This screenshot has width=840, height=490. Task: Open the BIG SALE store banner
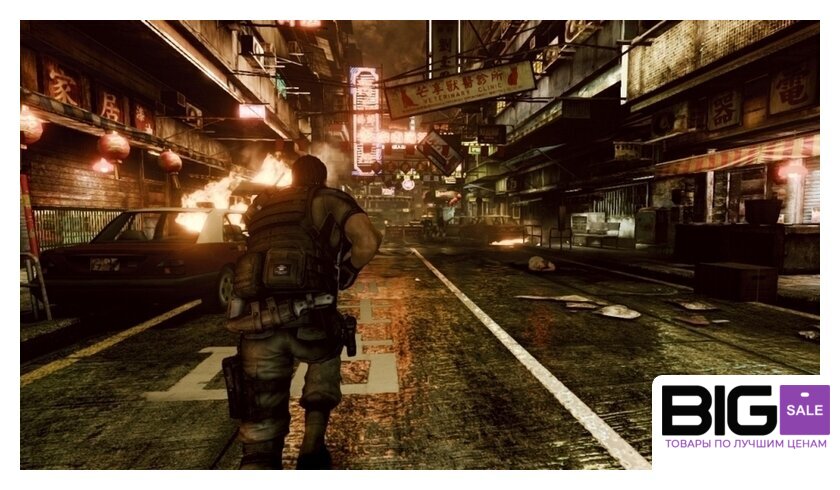tap(744, 420)
